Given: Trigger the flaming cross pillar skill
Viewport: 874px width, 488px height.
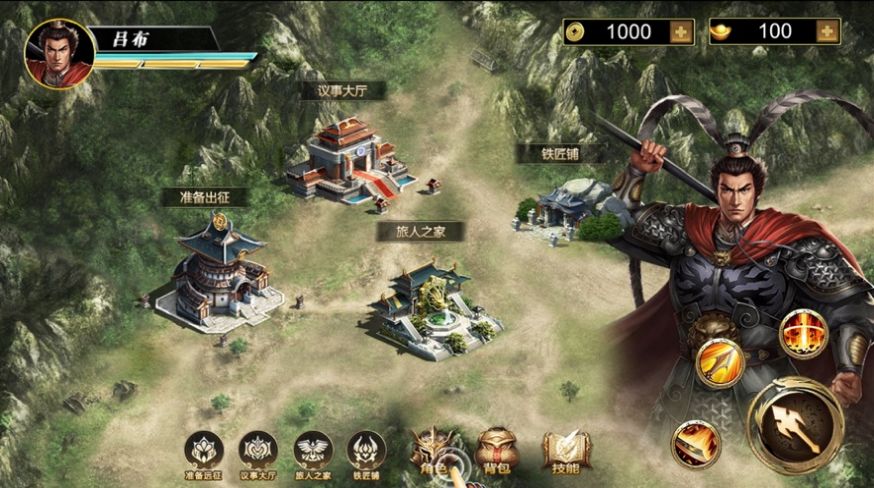Looking at the screenshot, I should (x=803, y=333).
